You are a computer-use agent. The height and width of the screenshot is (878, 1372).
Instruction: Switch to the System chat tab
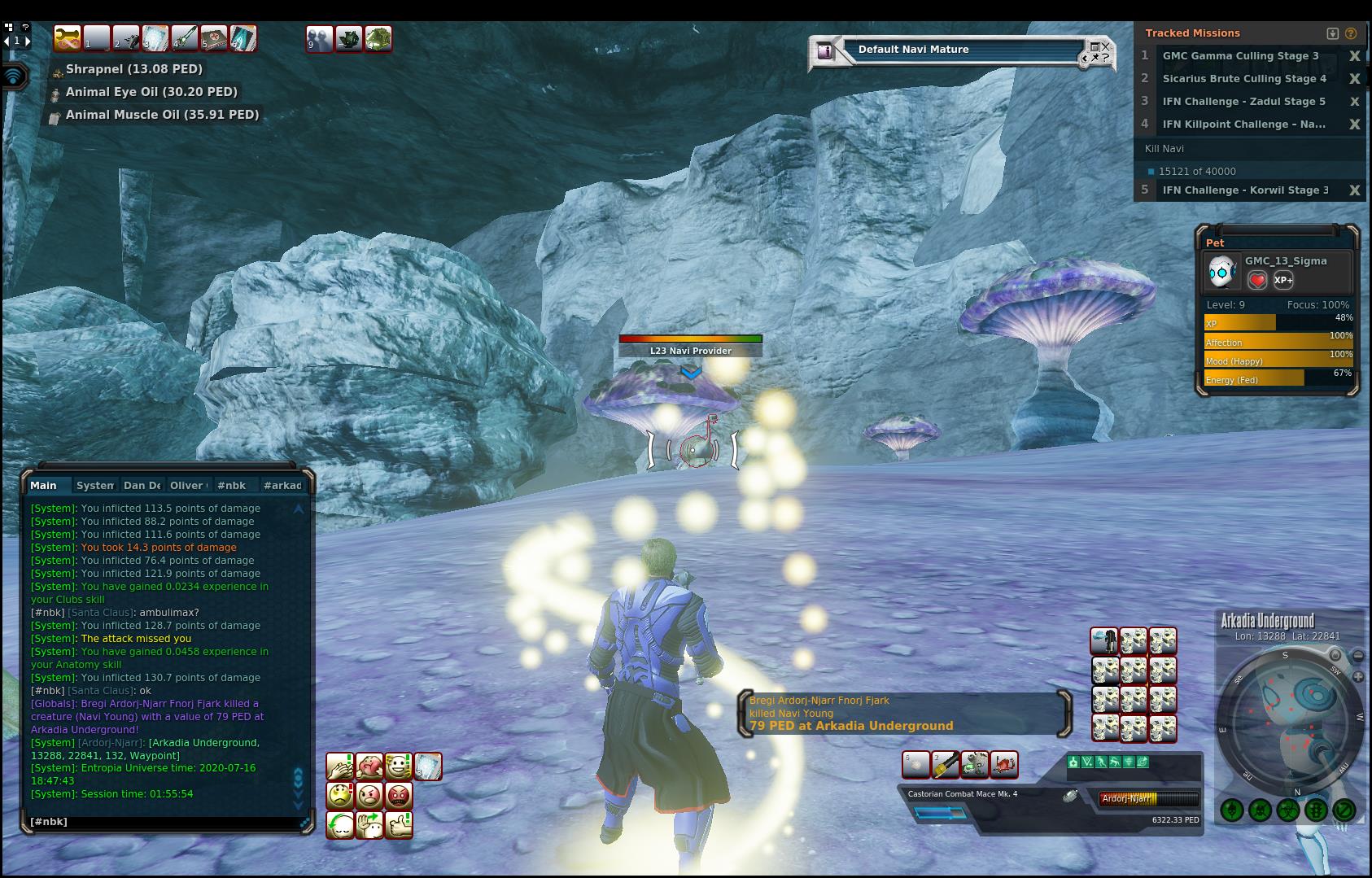point(95,486)
